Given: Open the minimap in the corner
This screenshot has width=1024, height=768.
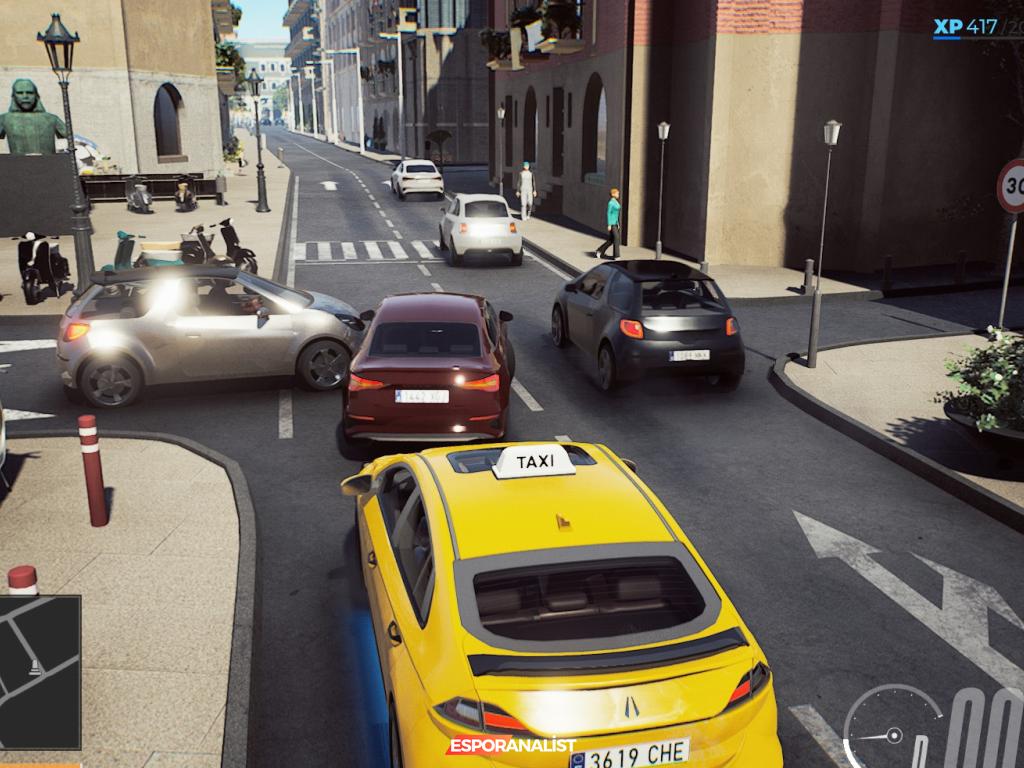Looking at the screenshot, I should 39,671.
